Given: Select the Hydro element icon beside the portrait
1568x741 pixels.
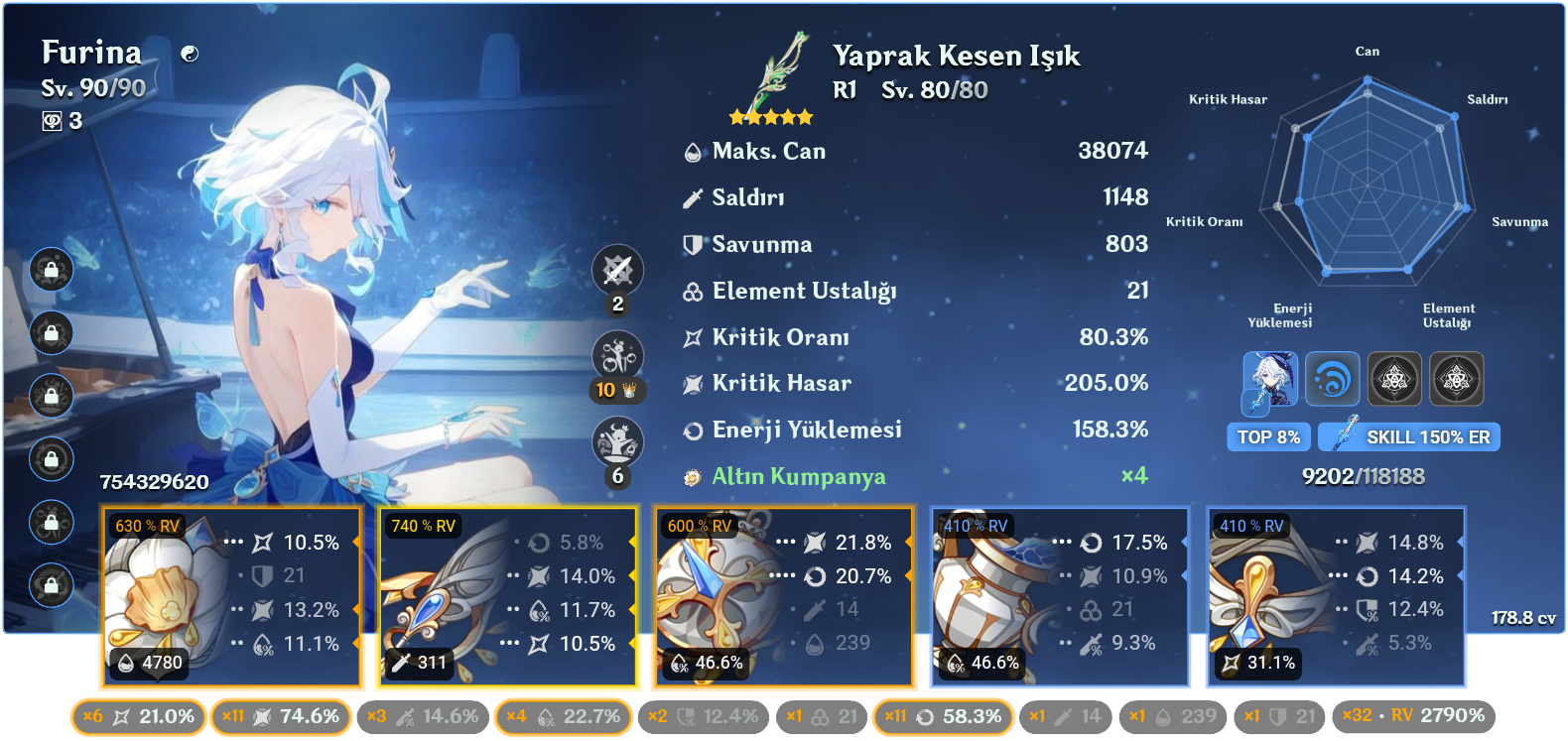Looking at the screenshot, I should click(x=1333, y=379).
